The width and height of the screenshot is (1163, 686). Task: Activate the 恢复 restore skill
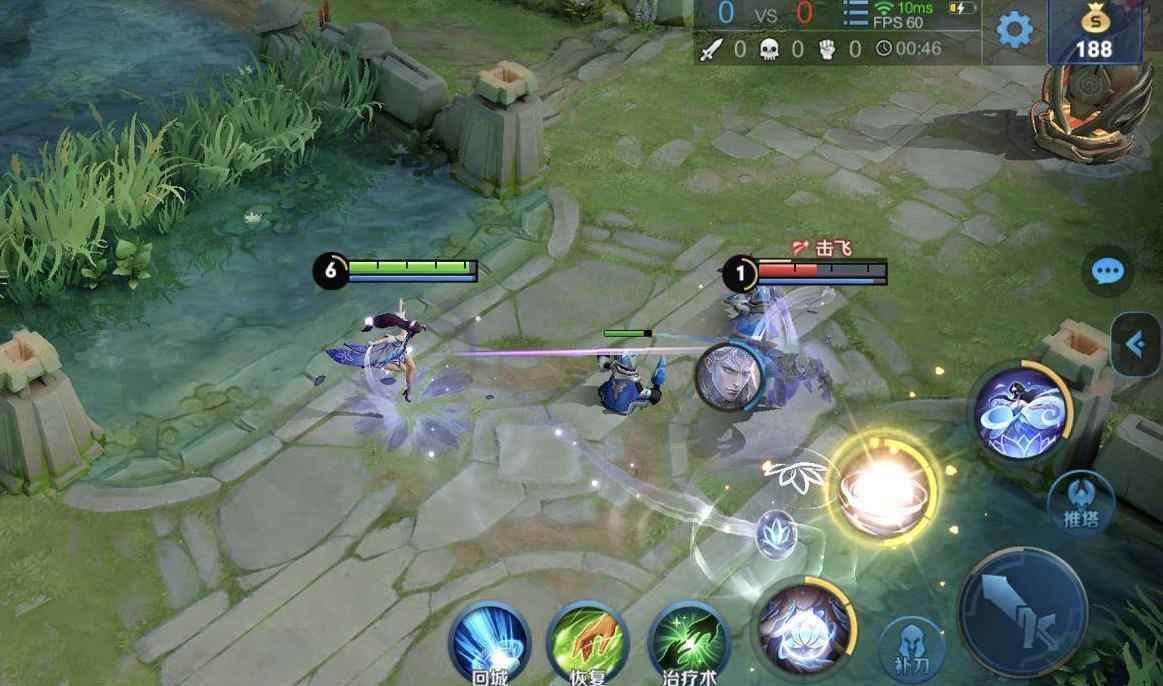(x=588, y=640)
